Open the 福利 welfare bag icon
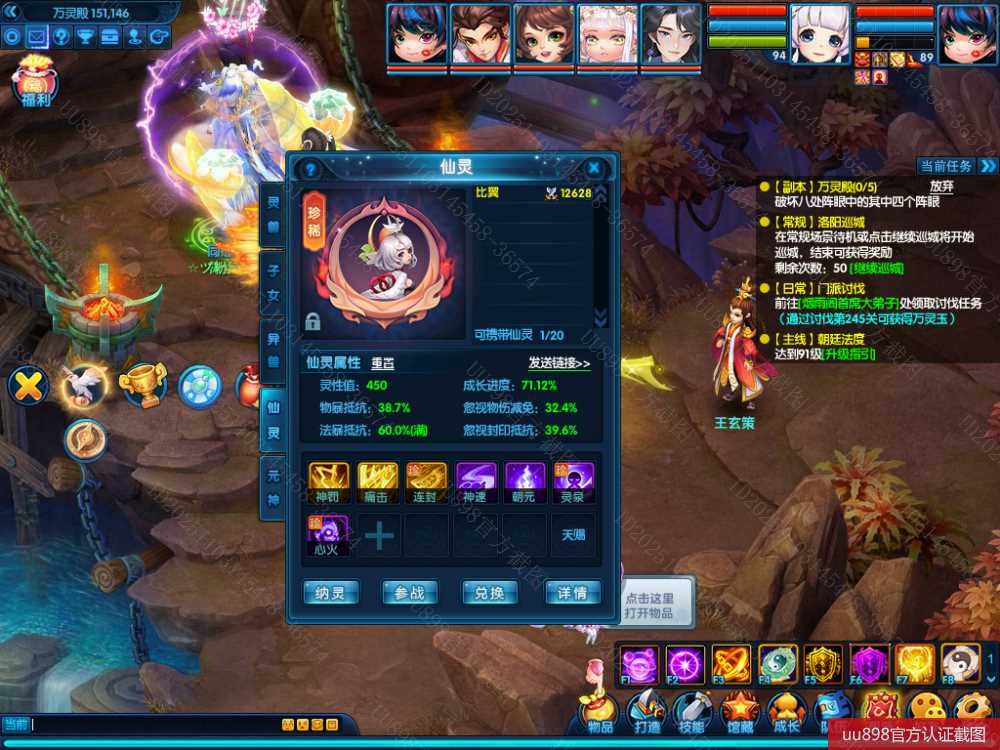1000x750 pixels. (x=36, y=80)
